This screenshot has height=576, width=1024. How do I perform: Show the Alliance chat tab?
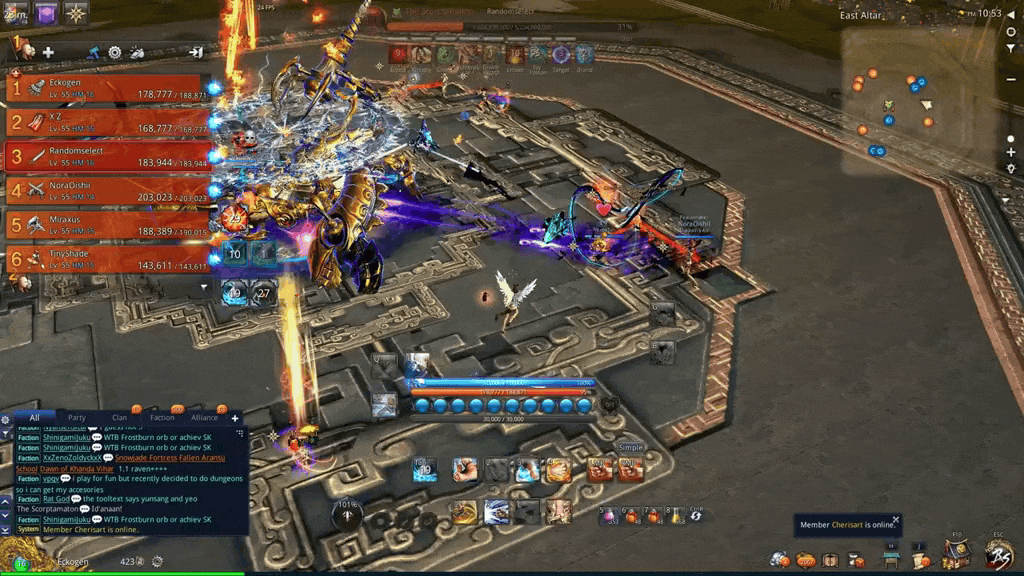click(204, 417)
